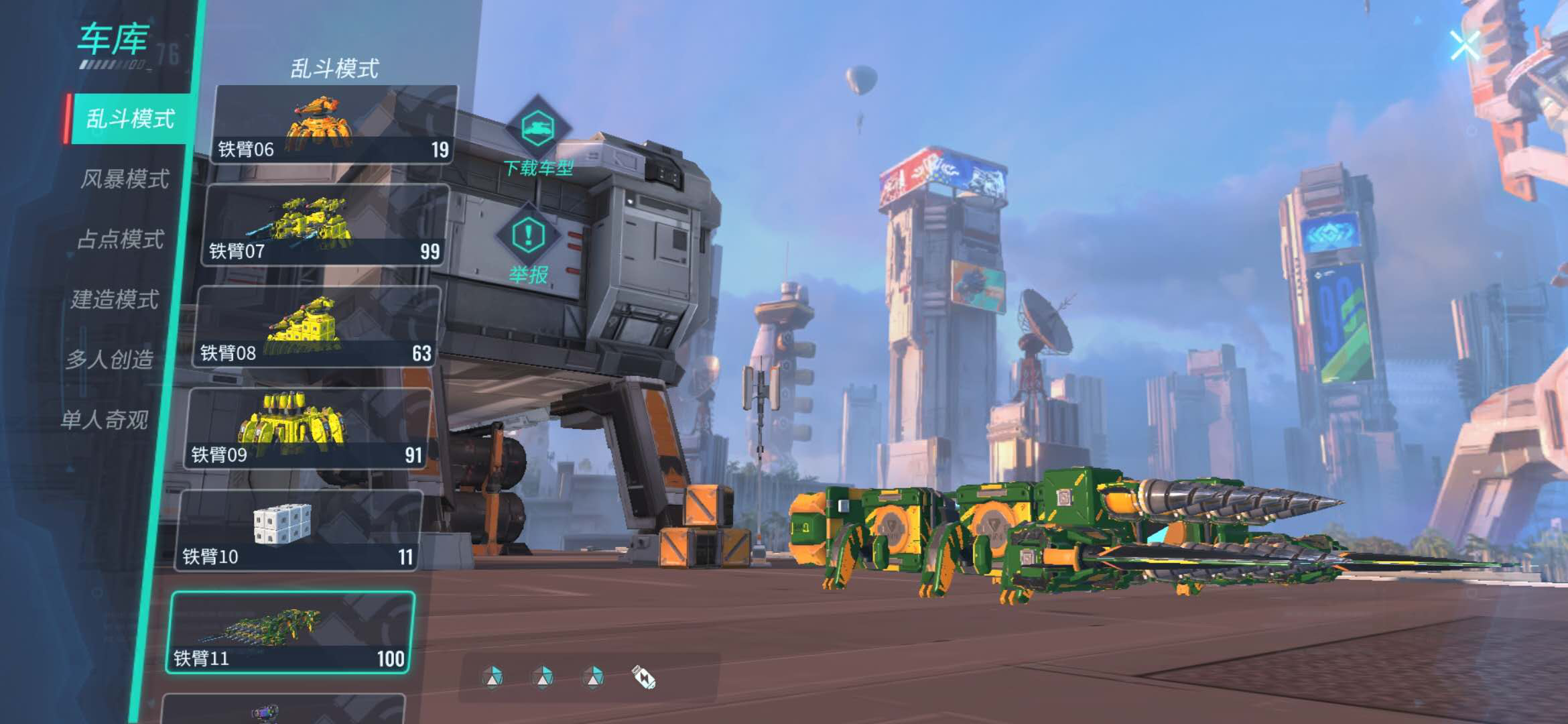Show the 建造模式 garage list
Image resolution: width=1568 pixels, height=724 pixels.
point(115,300)
